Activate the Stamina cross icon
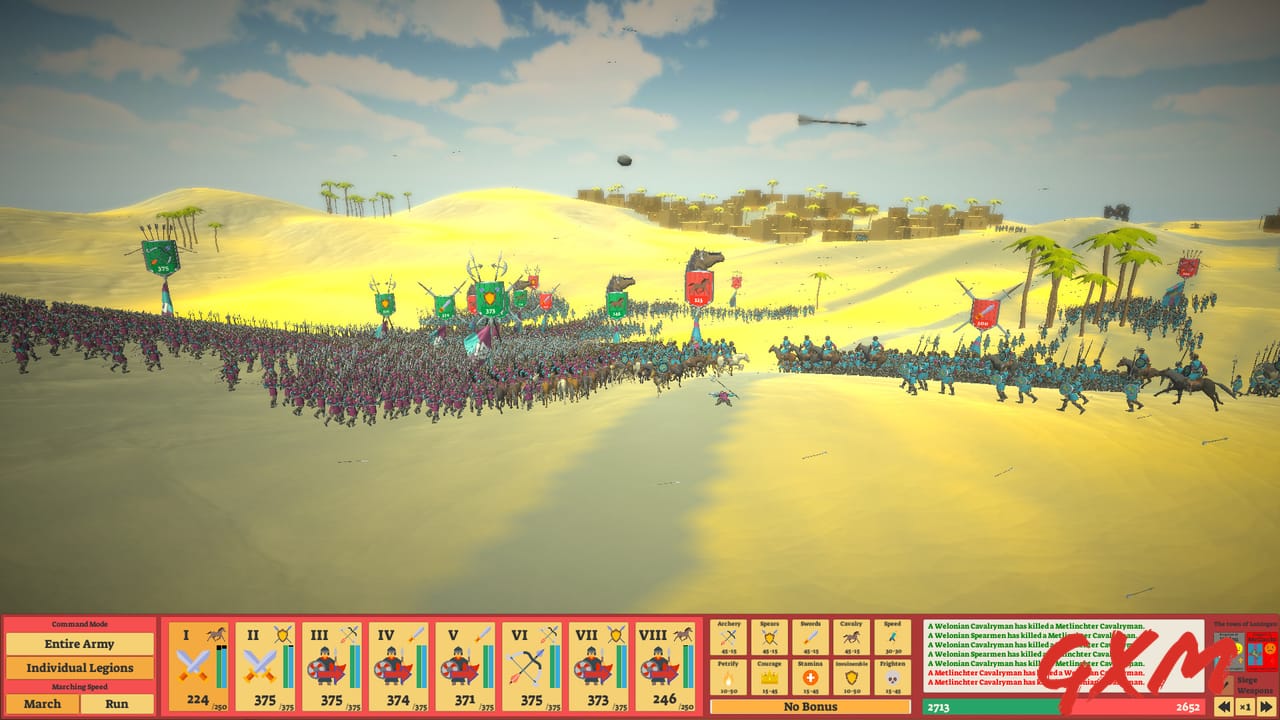The height and width of the screenshot is (720, 1280). pos(810,677)
